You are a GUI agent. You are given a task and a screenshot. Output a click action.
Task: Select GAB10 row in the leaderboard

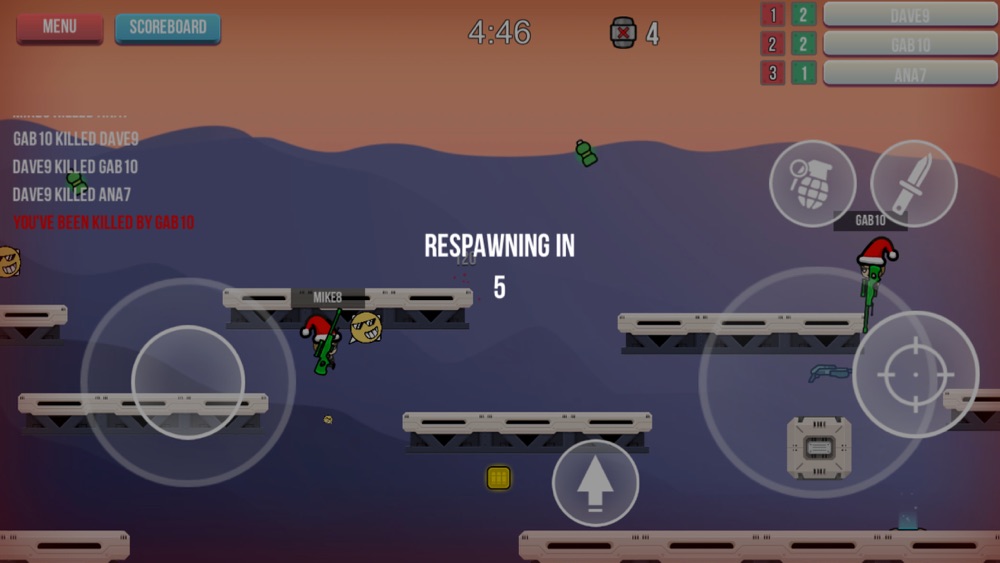[910, 44]
